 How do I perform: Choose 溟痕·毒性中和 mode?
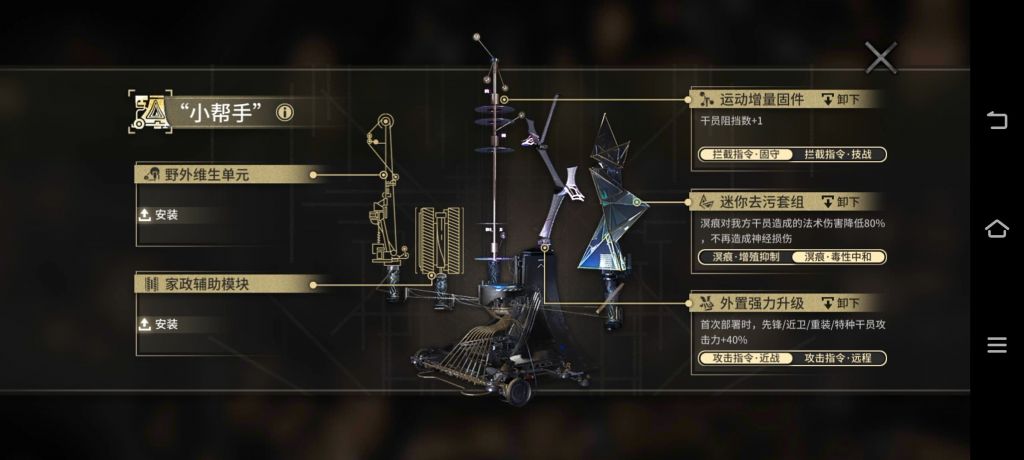pyautogui.click(x=839, y=257)
